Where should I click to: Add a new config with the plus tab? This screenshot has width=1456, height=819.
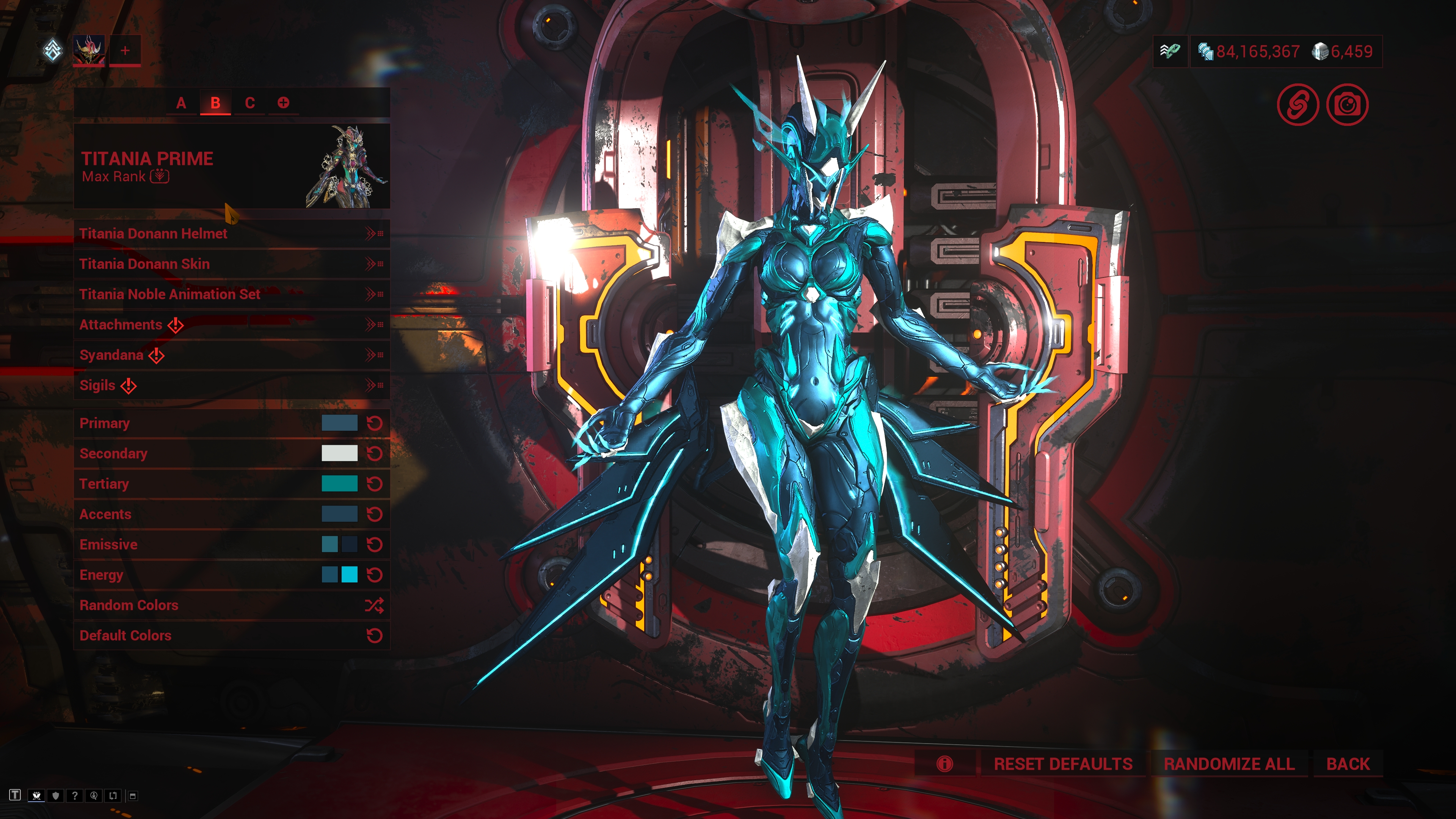284,103
